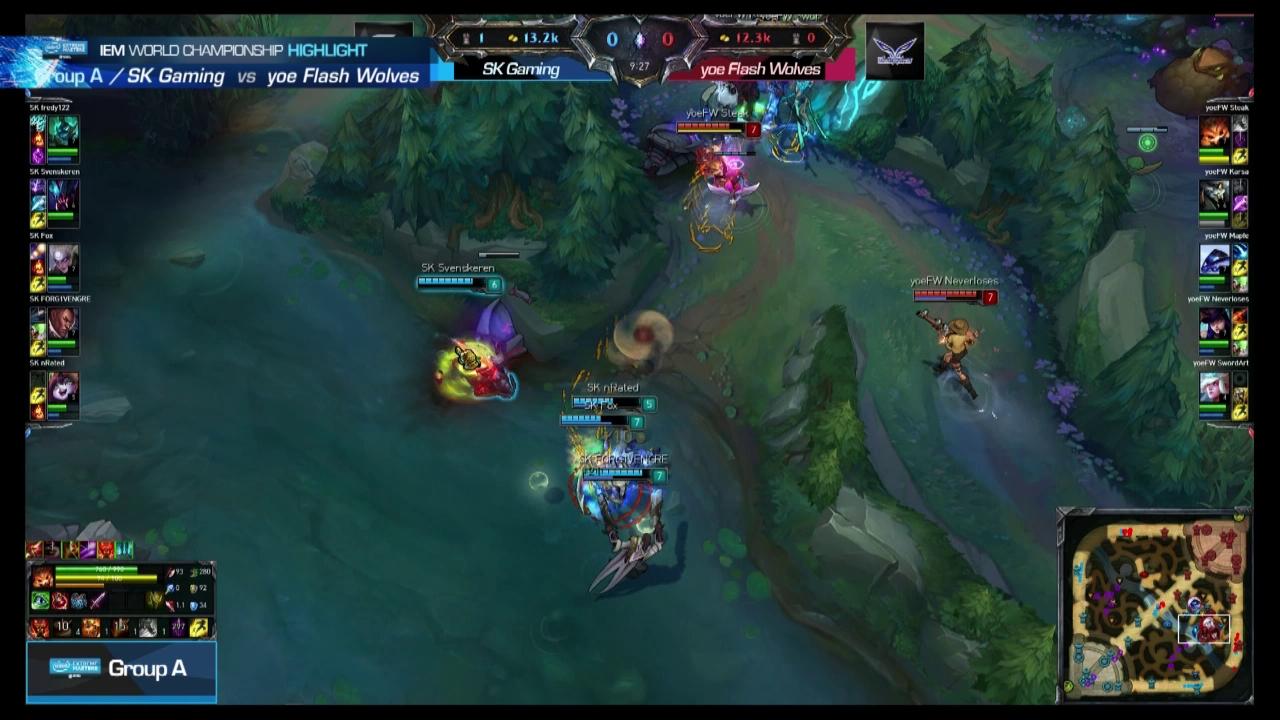Click the selected champion's portrait in the HUD
Screen dimensions: 1280x720
[x=43, y=576]
